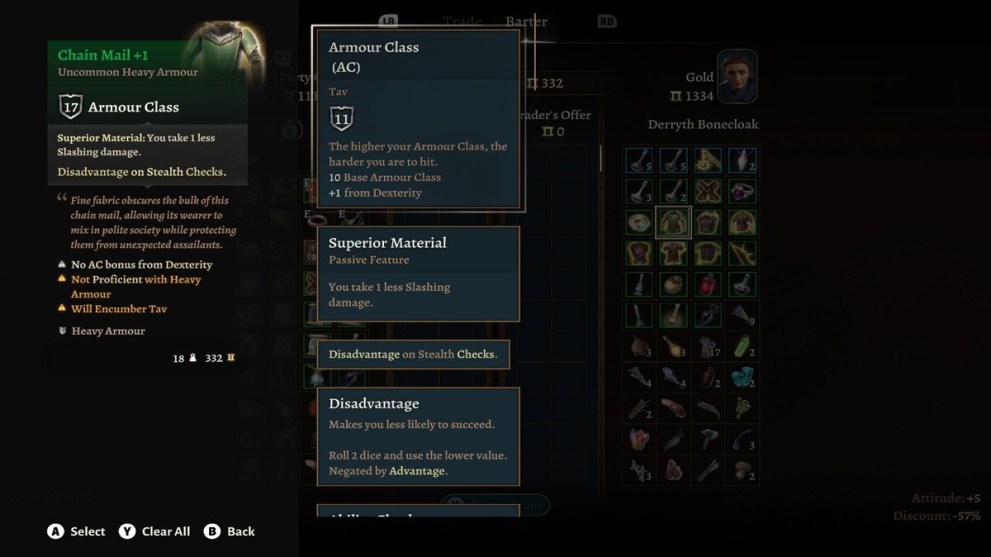Open the Superior Material passive feature panel
991x557 pixels.
coord(418,273)
